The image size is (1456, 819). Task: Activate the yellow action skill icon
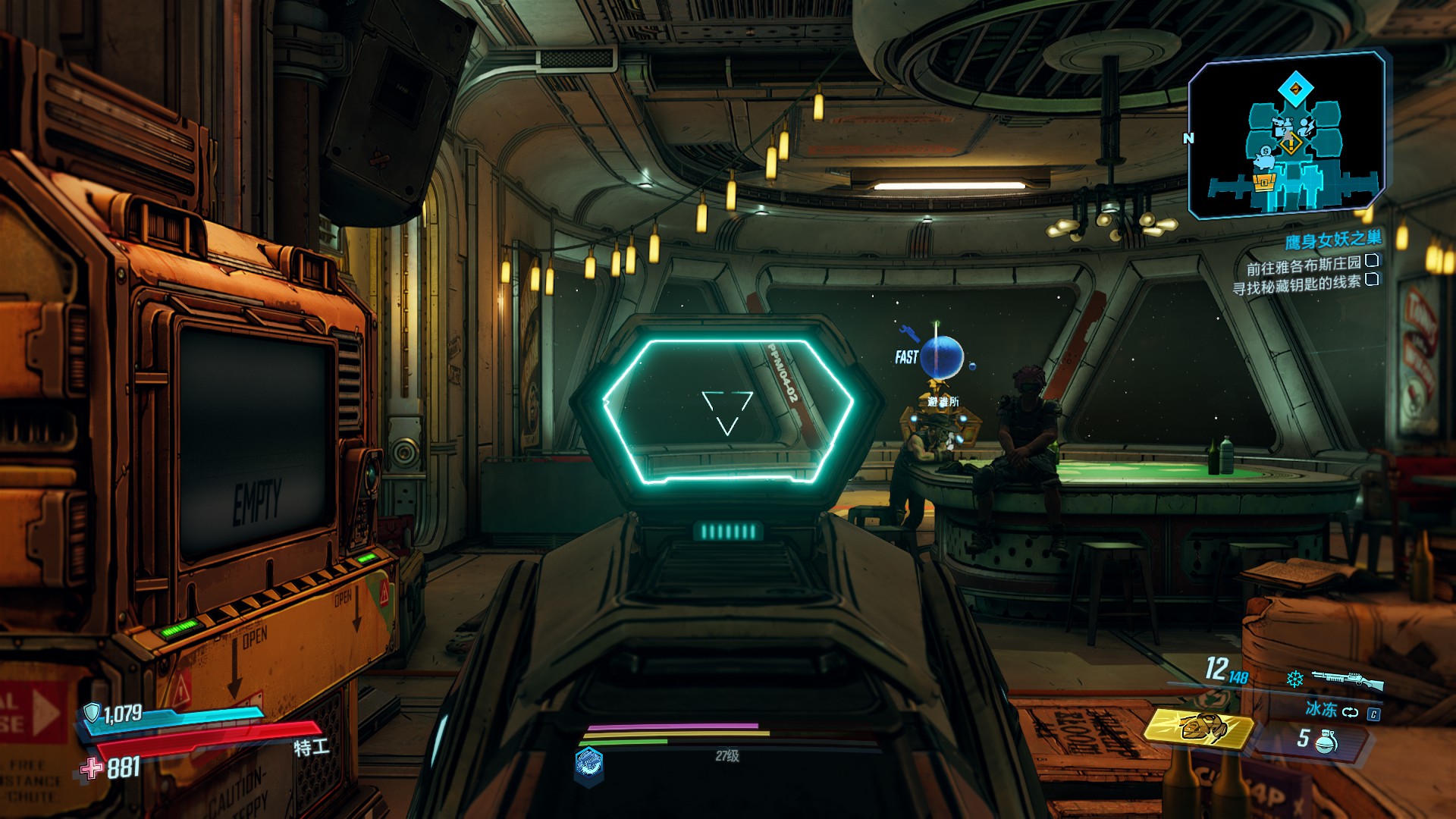click(1198, 728)
